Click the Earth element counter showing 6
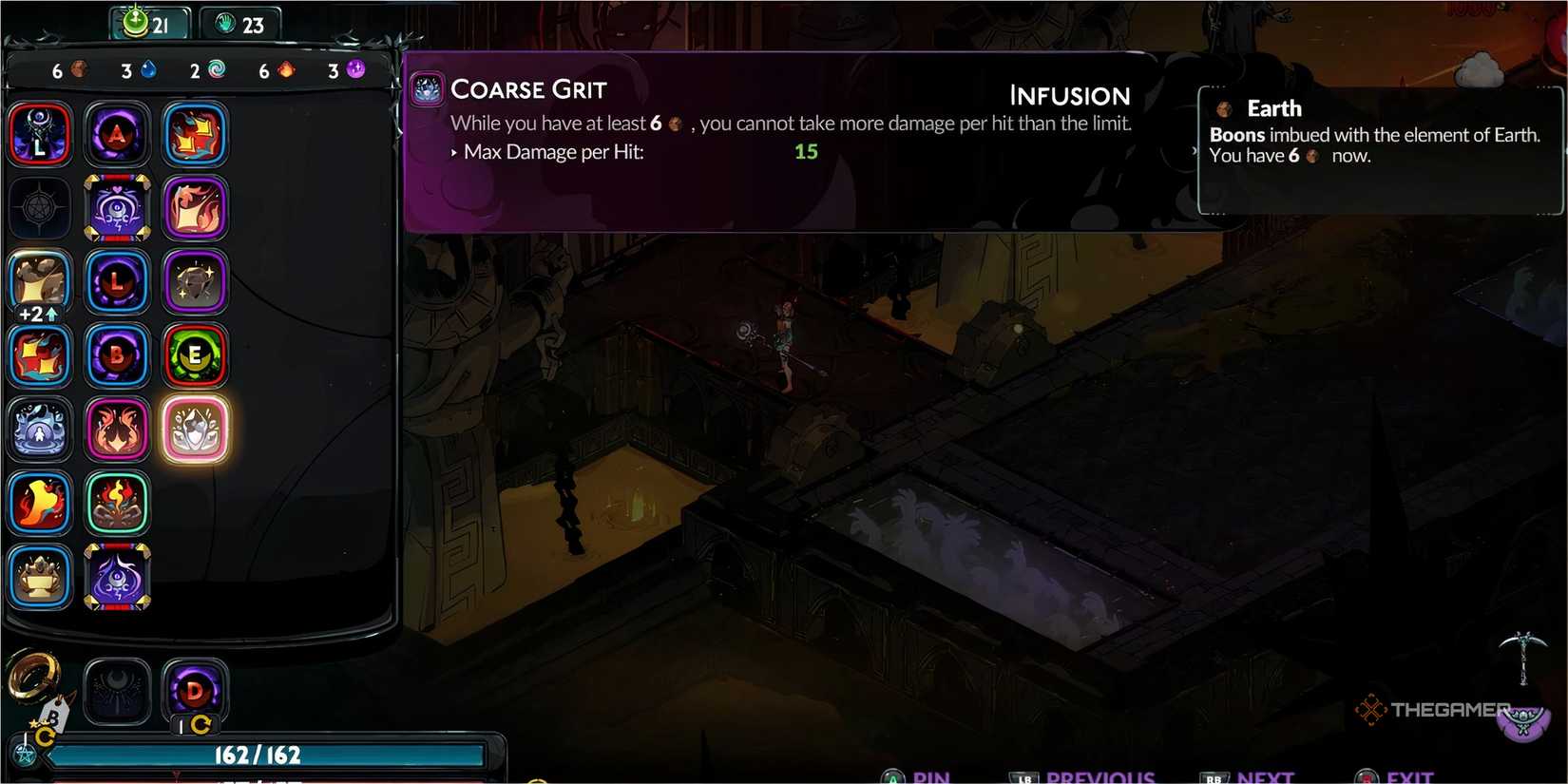The height and width of the screenshot is (784, 1568). (x=67, y=69)
